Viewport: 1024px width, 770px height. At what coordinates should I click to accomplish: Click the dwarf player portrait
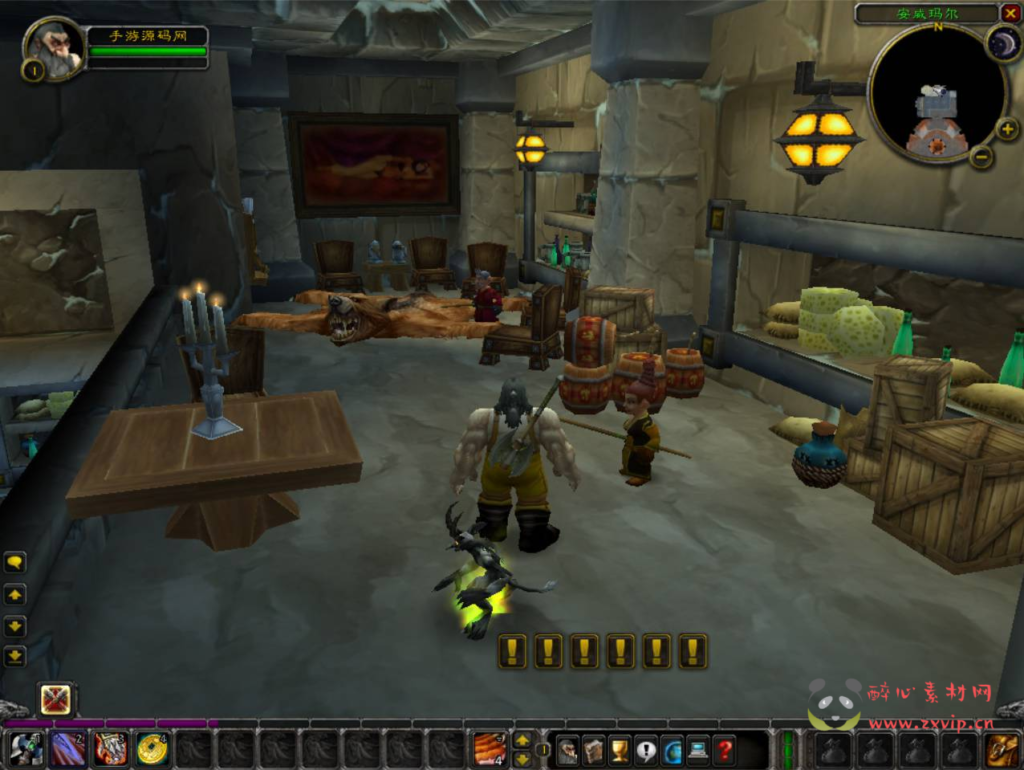(x=51, y=47)
